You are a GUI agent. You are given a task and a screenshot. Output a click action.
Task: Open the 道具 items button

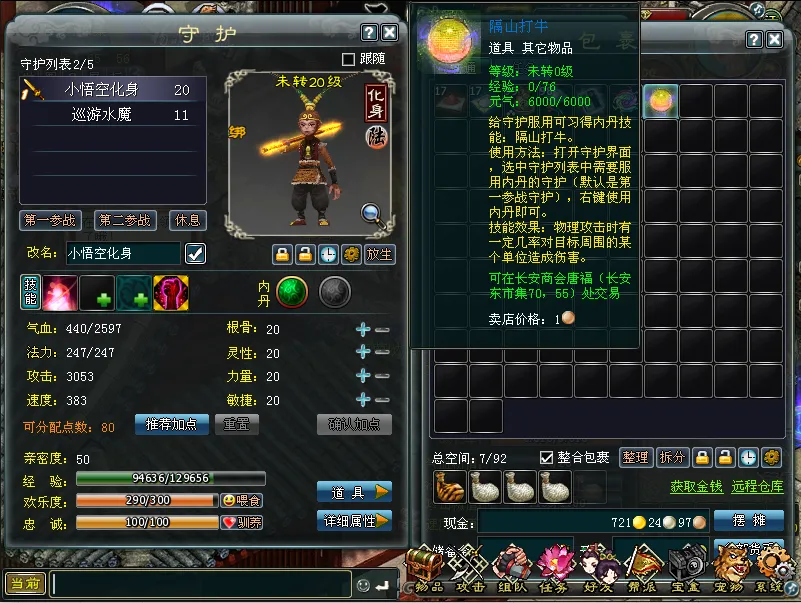coord(354,492)
